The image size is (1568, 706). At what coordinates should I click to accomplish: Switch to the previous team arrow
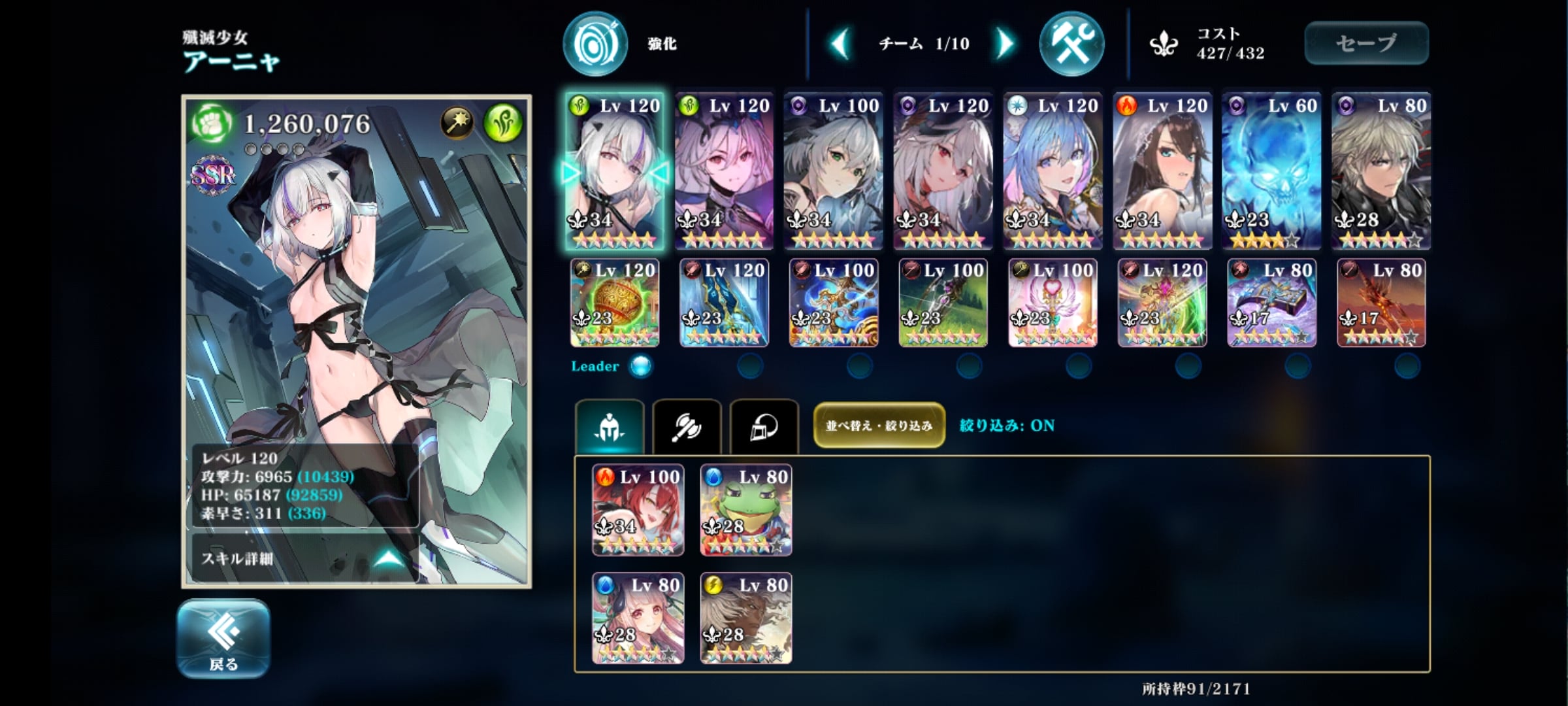(841, 44)
